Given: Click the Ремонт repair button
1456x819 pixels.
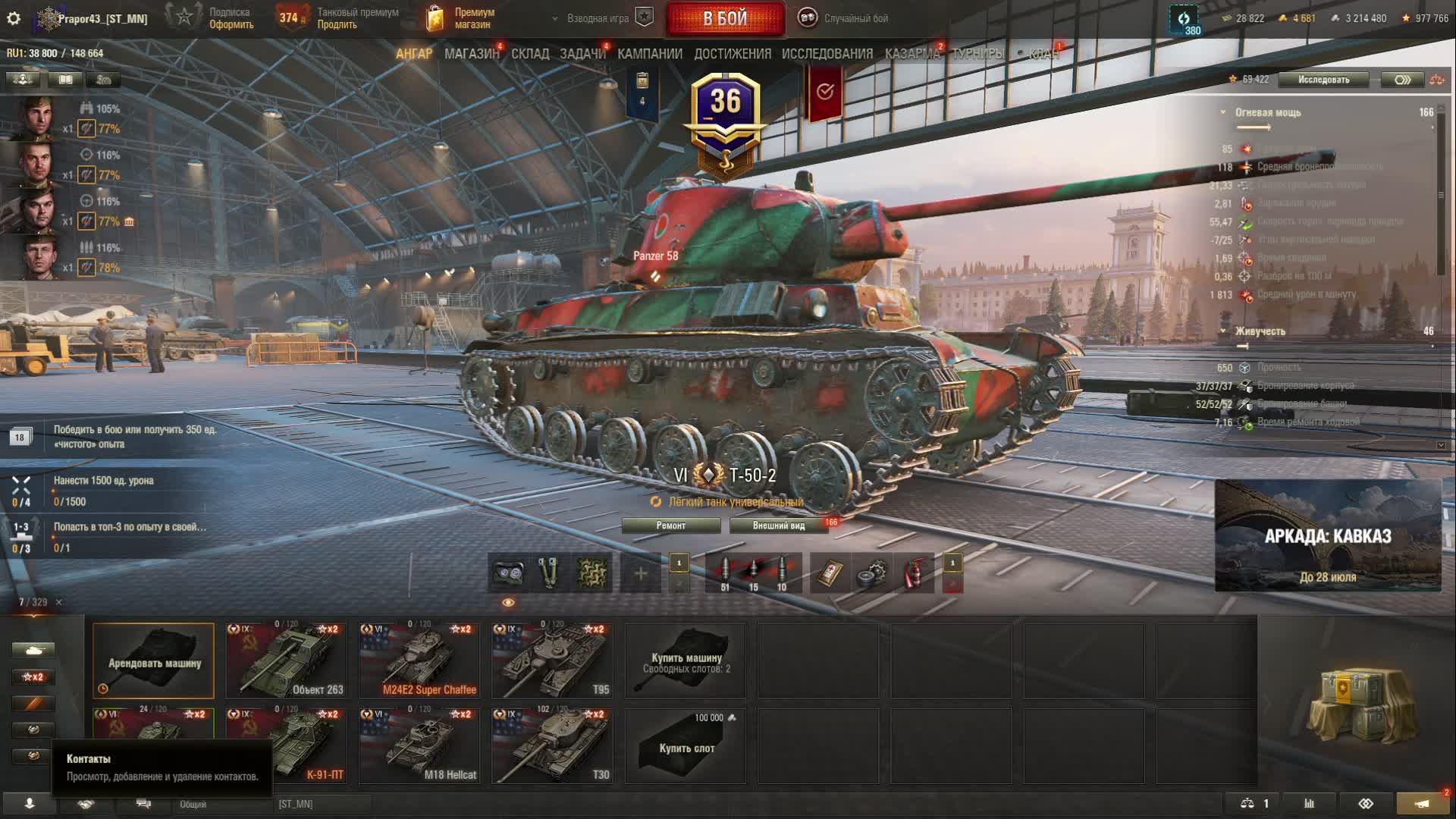Looking at the screenshot, I should click(x=671, y=526).
